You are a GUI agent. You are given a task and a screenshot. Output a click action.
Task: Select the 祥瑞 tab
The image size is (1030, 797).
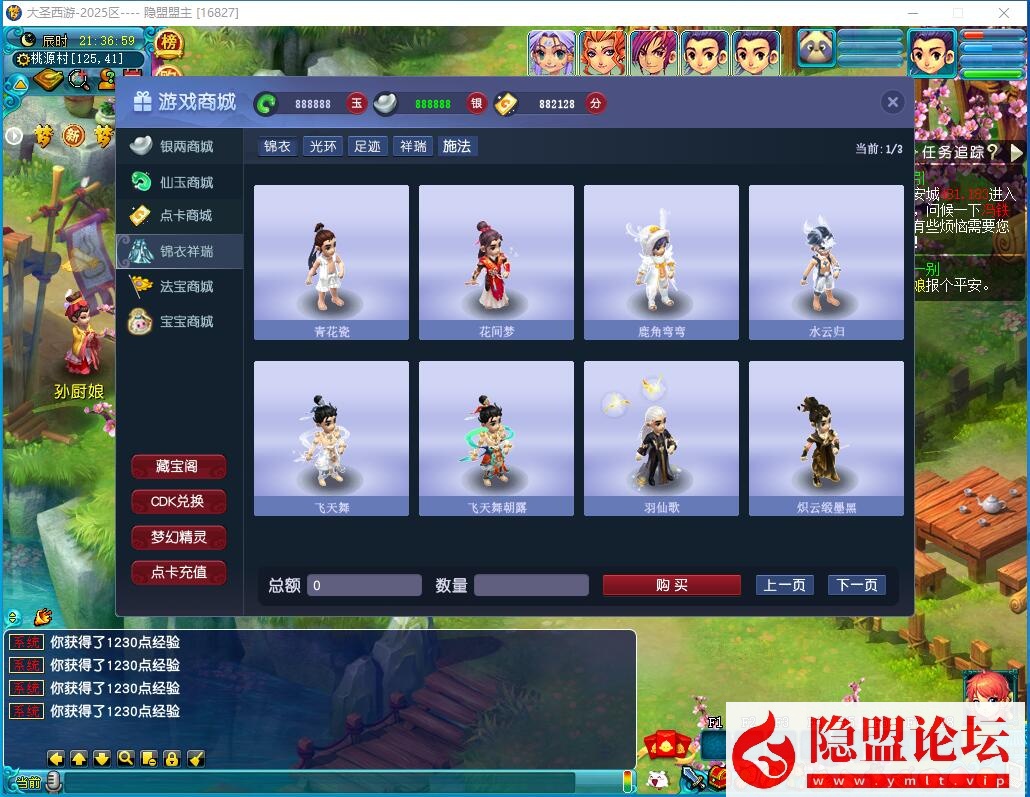[413, 146]
